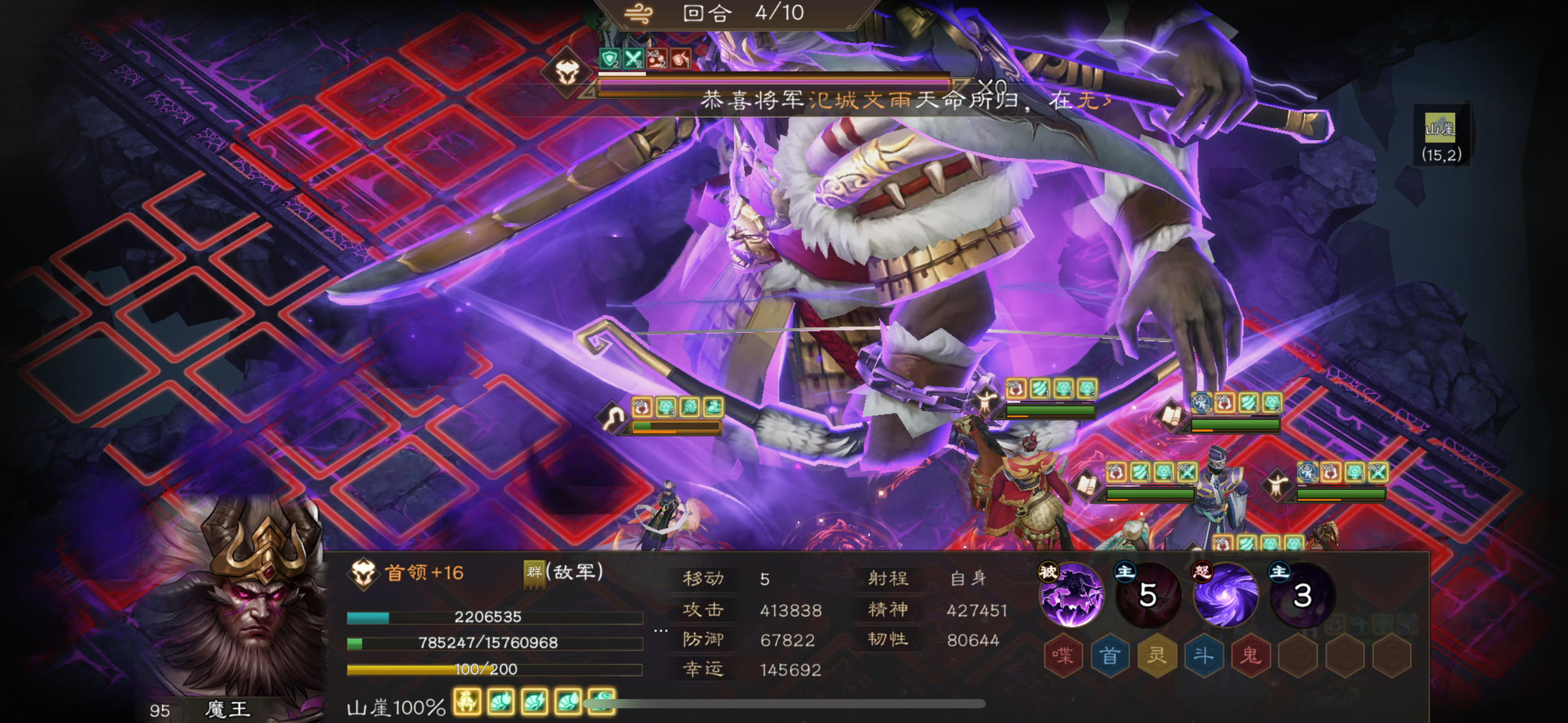Viewport: 1568px width, 723px height.
Task: Toggle the 鬼 hexagonal tag
Action: point(1250,654)
